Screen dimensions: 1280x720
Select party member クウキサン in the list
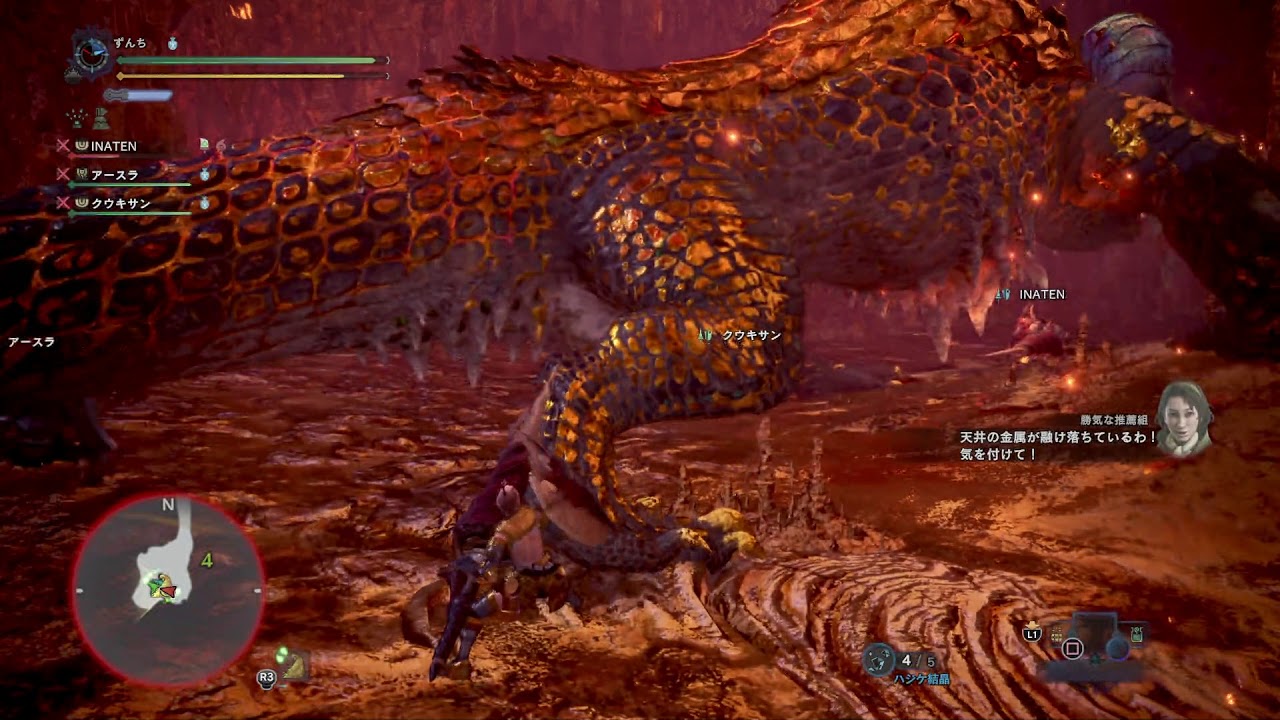(x=120, y=203)
